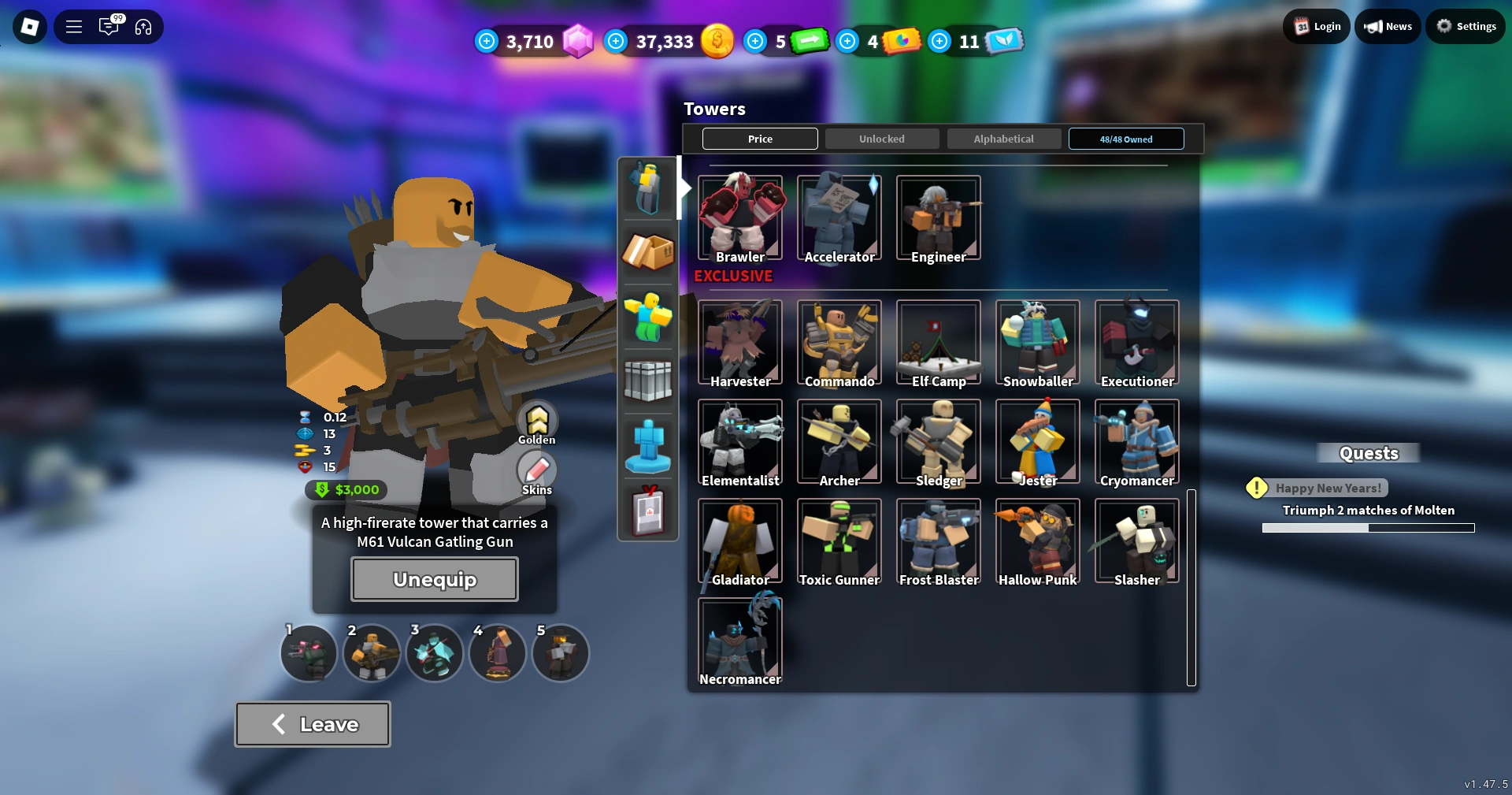Click the Leave button
1512x795 pixels.
(x=312, y=723)
